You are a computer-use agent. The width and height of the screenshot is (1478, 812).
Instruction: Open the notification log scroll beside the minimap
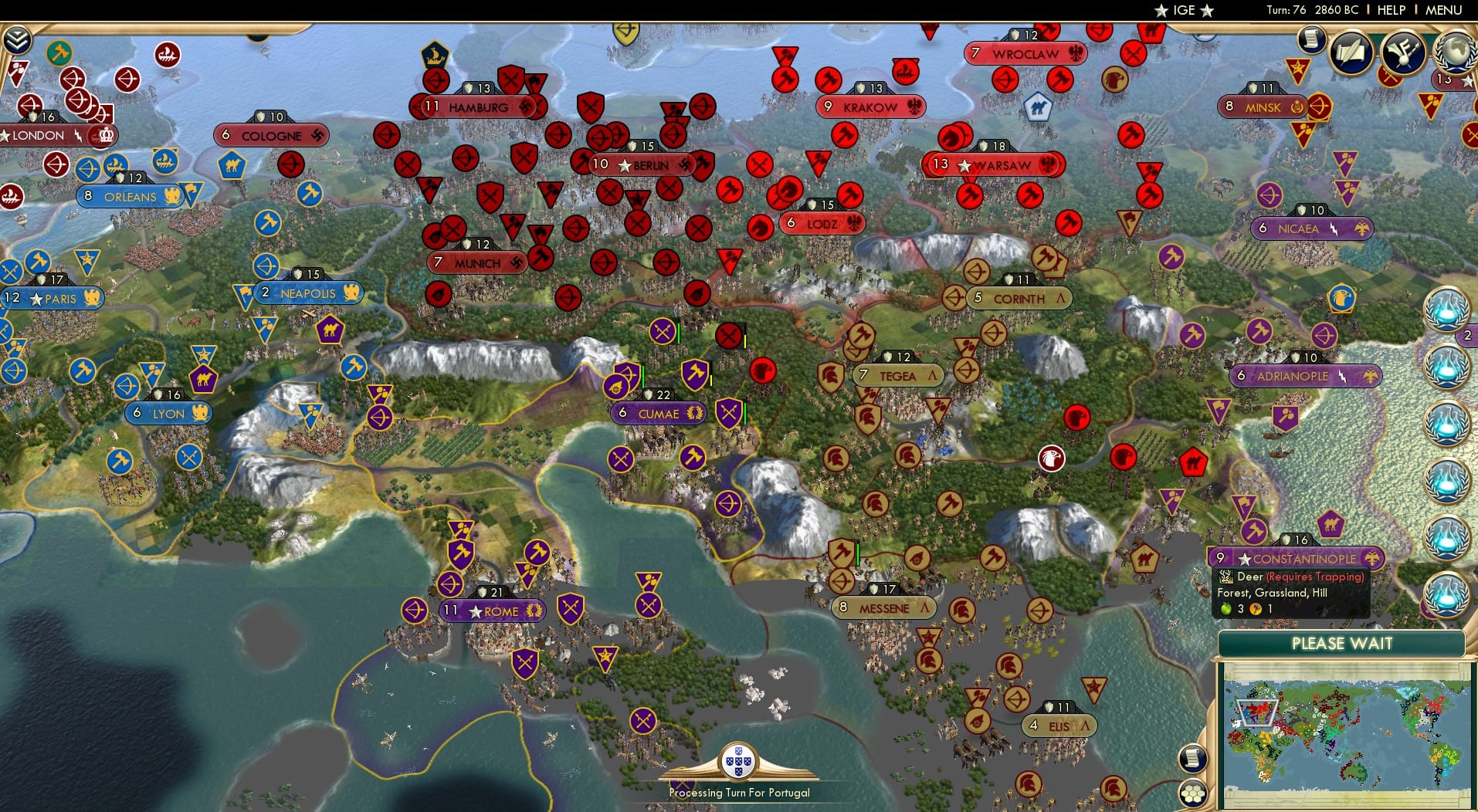[1193, 759]
